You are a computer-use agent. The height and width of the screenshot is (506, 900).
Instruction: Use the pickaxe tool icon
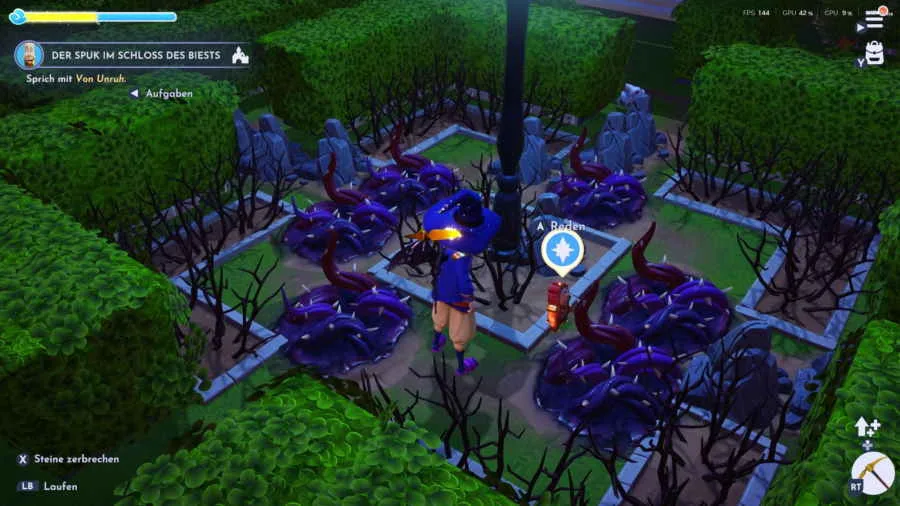tap(872, 471)
